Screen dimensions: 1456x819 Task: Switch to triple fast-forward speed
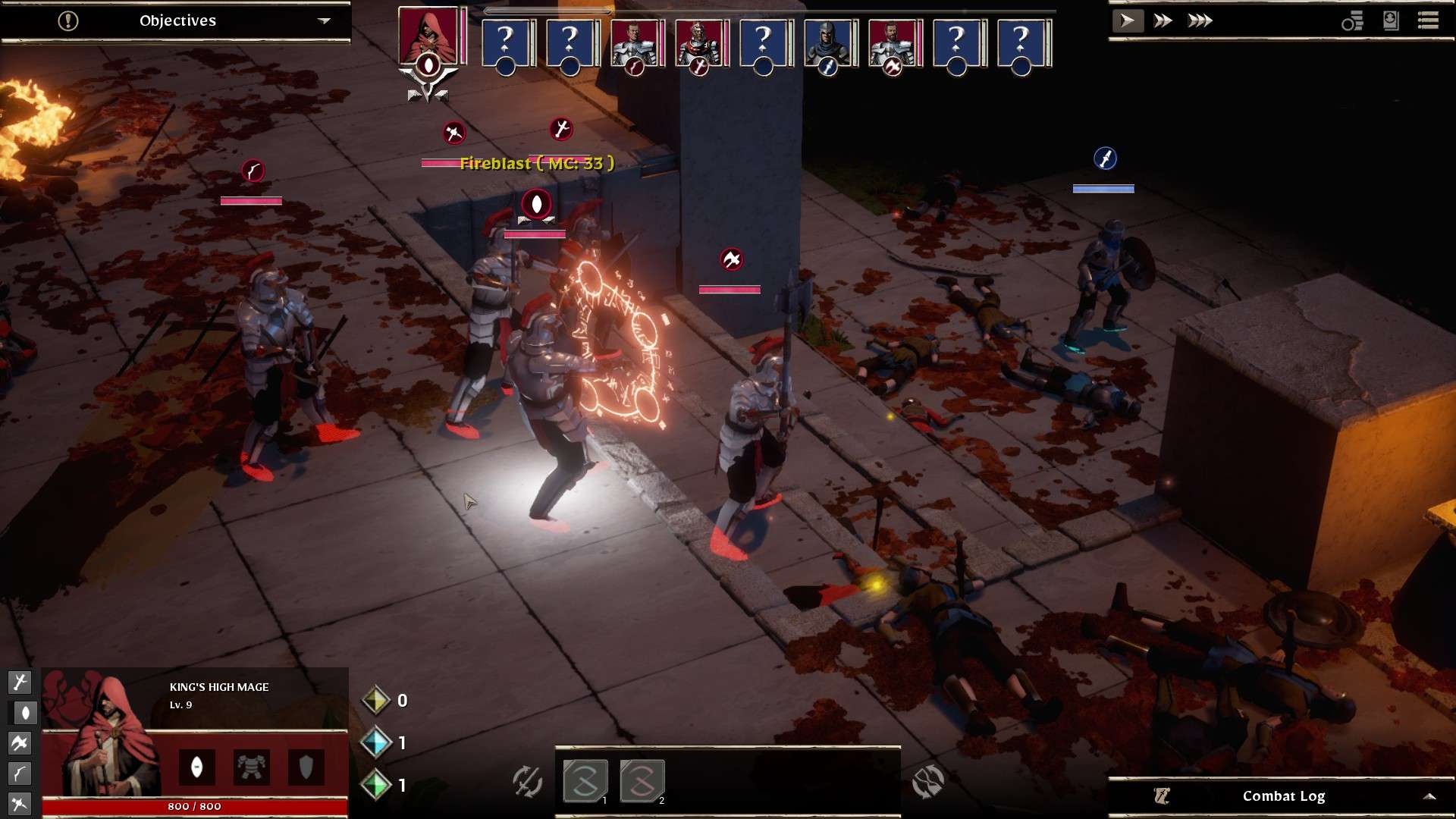[1200, 20]
